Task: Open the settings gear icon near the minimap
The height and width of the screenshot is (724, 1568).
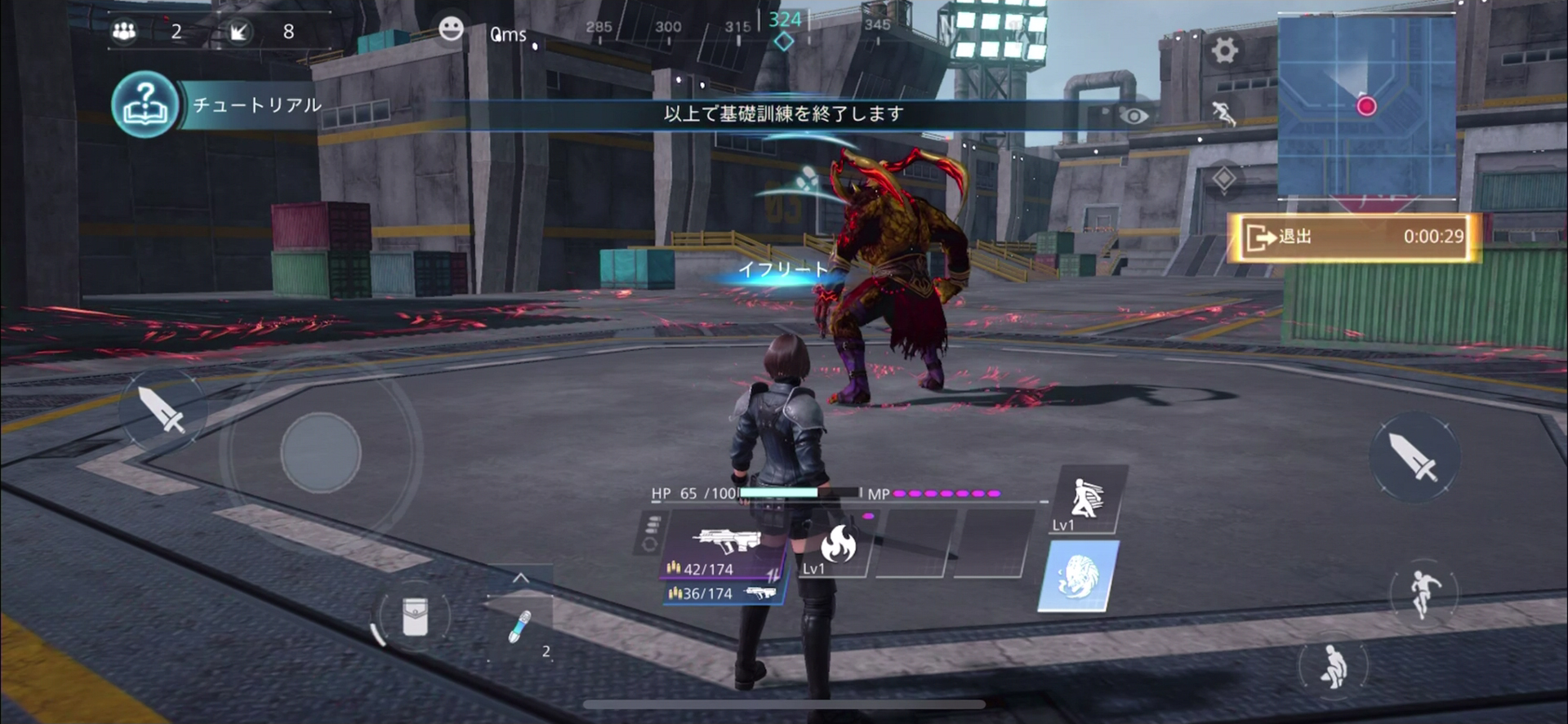Action: (1223, 51)
